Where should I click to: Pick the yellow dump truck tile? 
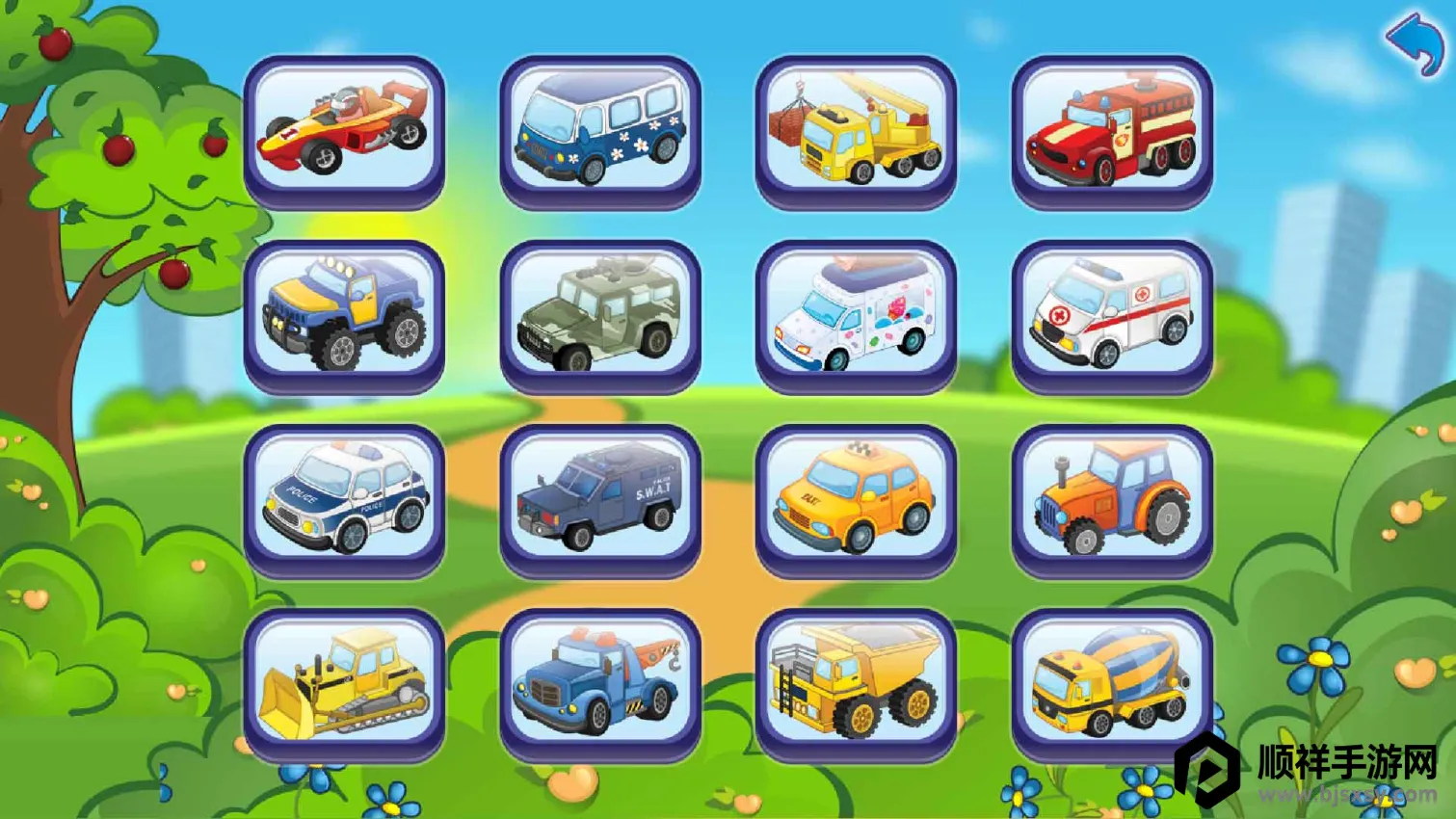[856, 682]
